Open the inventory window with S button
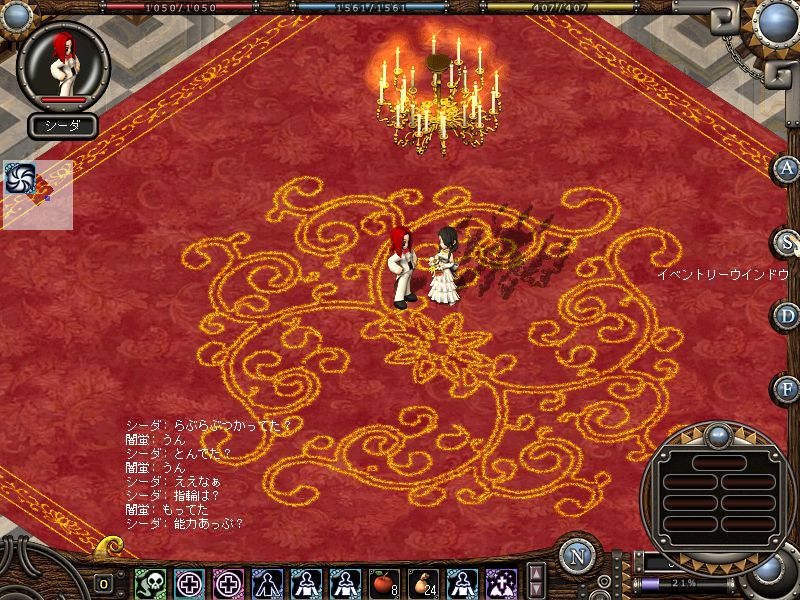 click(x=787, y=242)
